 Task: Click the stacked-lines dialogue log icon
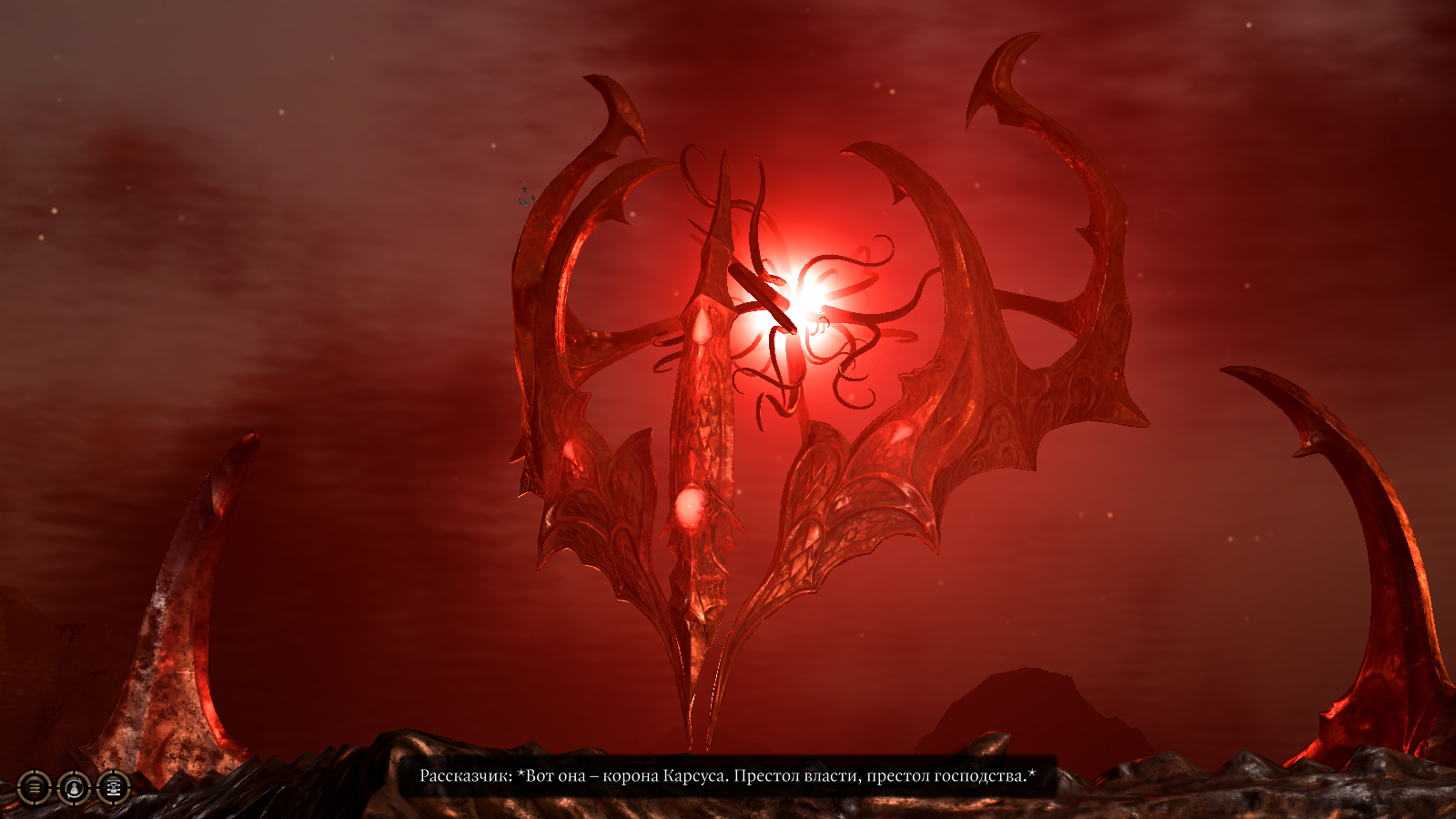point(33,788)
